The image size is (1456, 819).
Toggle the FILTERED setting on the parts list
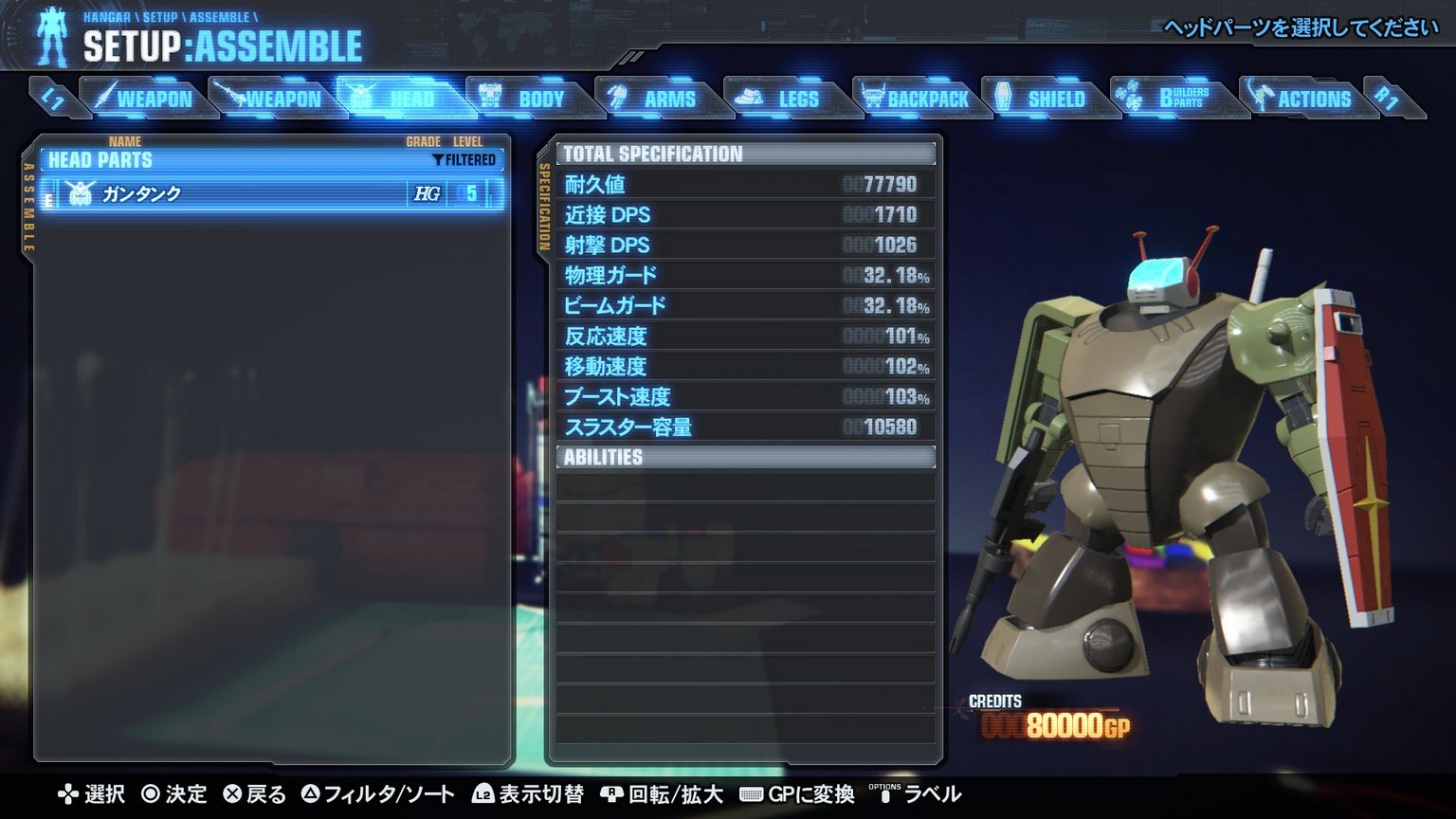tap(464, 160)
